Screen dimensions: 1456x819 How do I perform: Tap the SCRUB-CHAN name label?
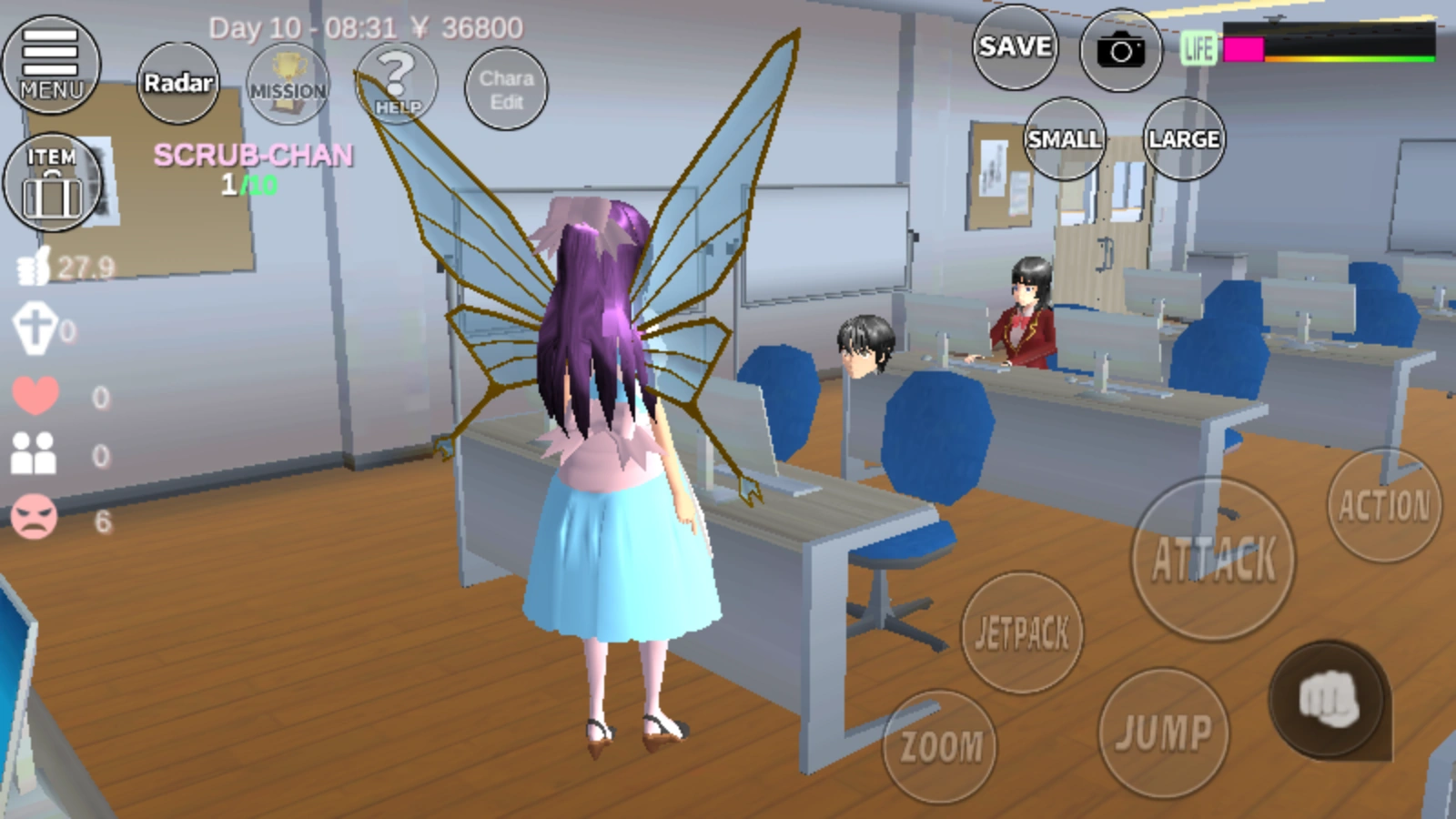tap(253, 156)
